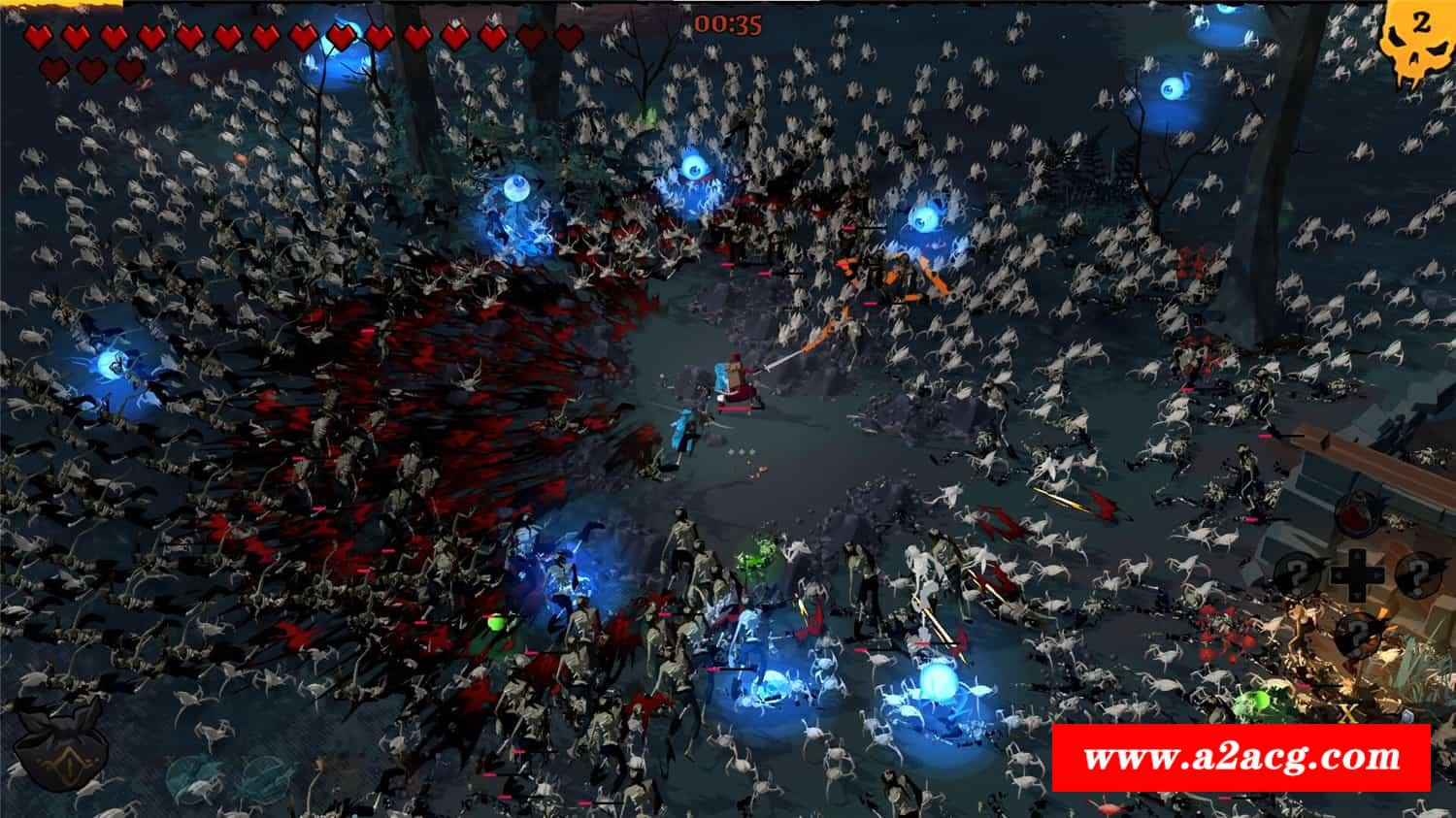The image size is (1456, 818).
Task: Select the question-mark slot right of the d-pad
Action: (1417, 573)
